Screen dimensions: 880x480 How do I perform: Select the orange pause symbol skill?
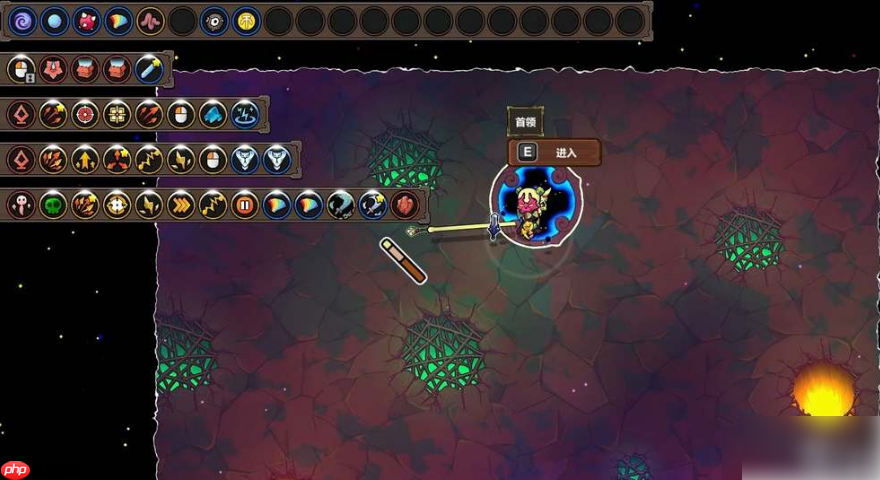(x=245, y=205)
